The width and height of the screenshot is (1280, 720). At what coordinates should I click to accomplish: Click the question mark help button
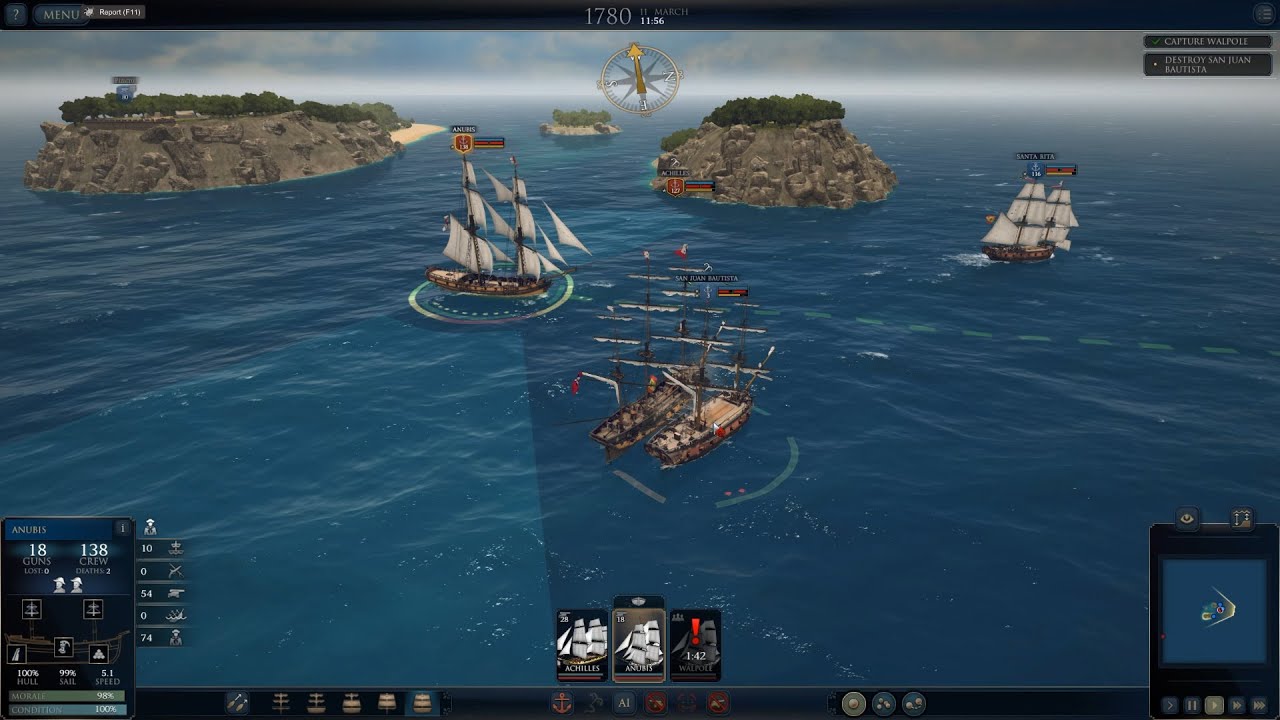(x=14, y=14)
